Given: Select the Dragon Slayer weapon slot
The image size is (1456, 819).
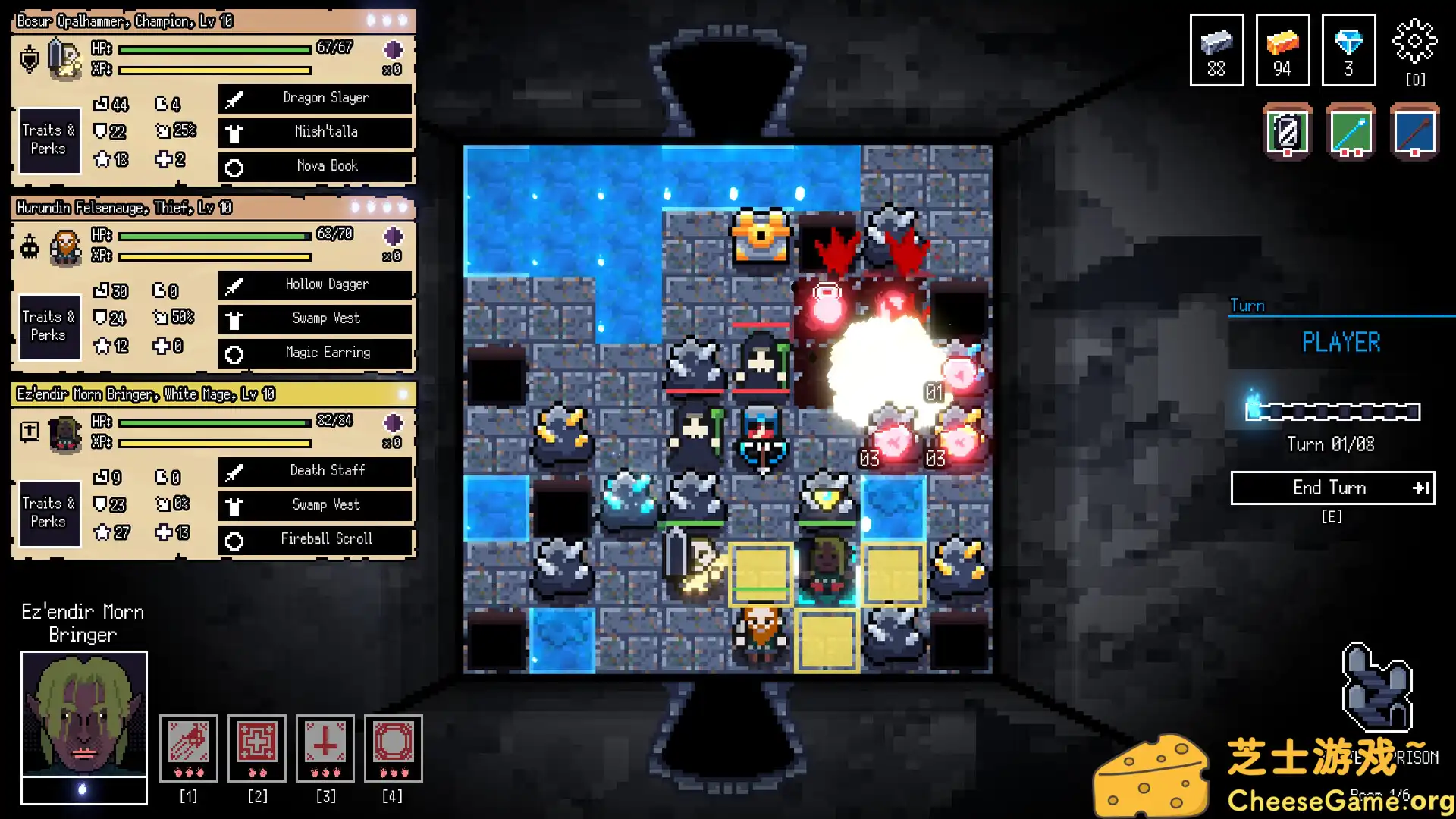Looking at the screenshot, I should pos(315,98).
